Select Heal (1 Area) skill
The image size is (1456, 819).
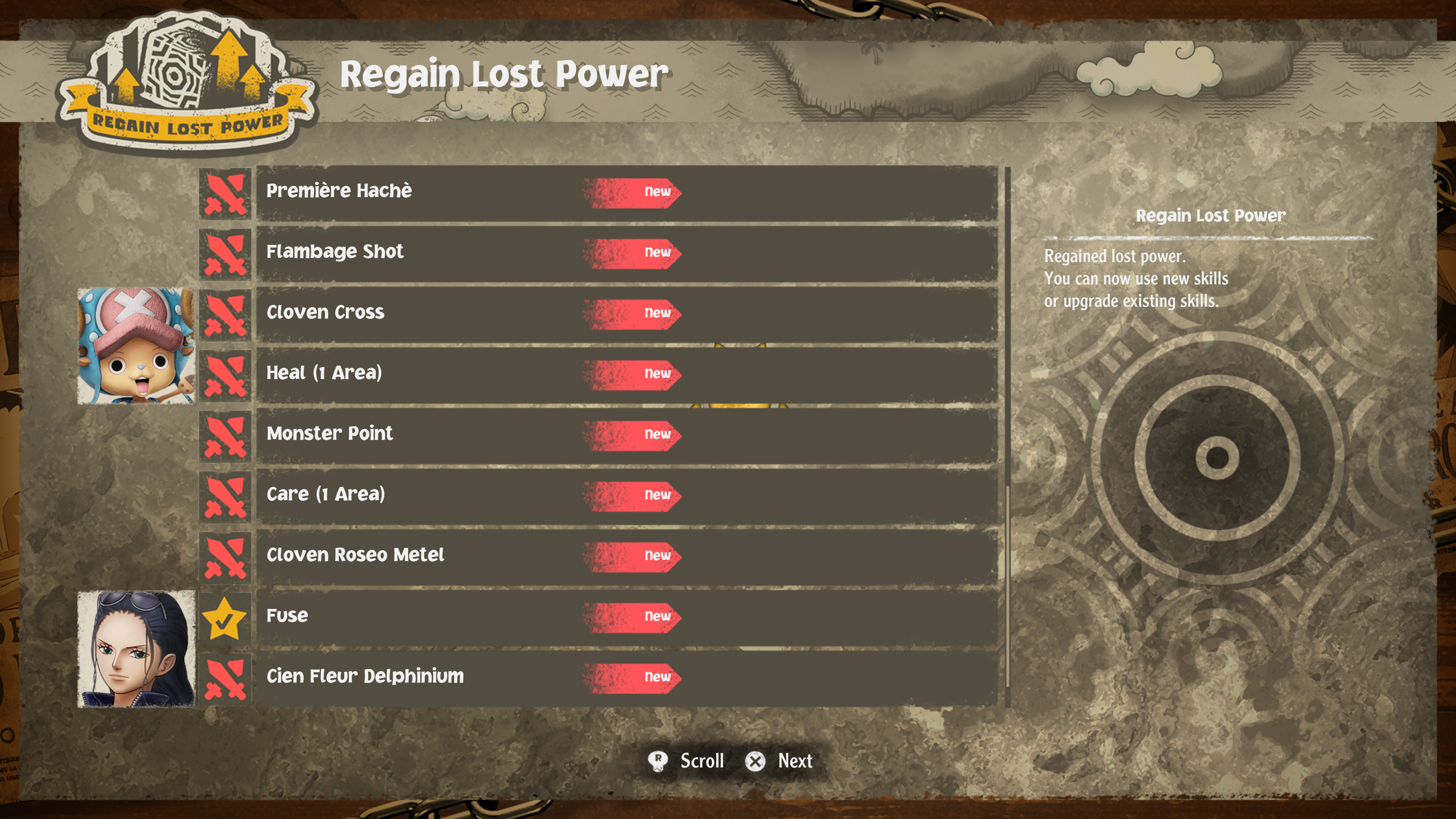[626, 373]
